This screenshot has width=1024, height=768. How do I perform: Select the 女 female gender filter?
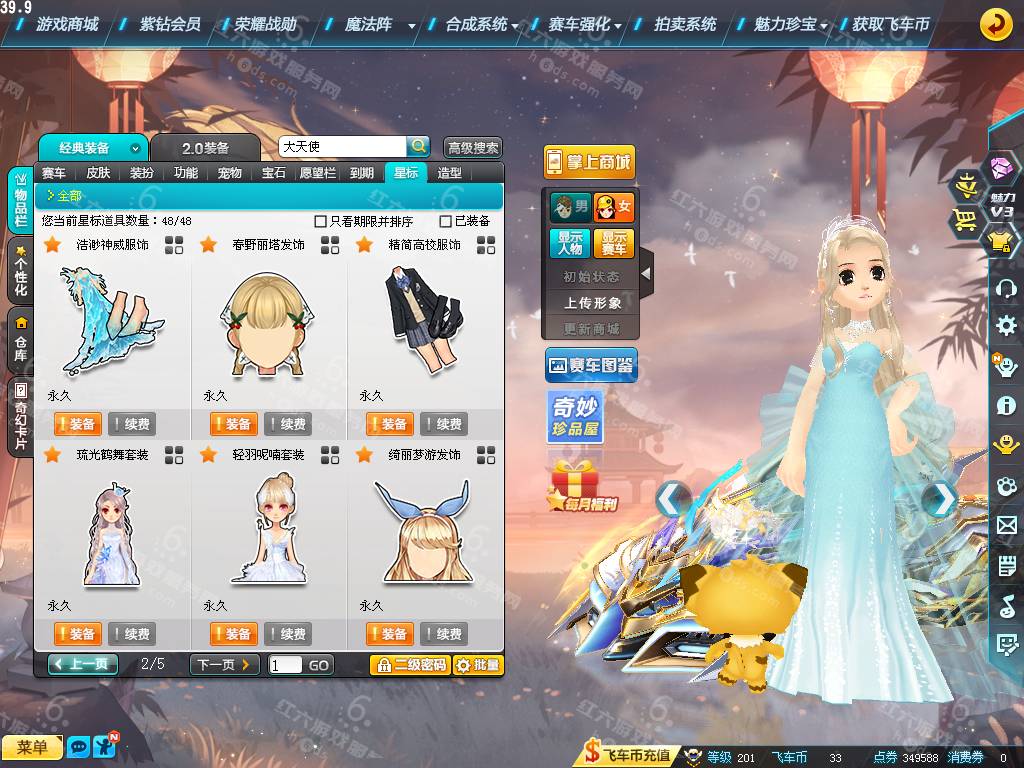[614, 208]
